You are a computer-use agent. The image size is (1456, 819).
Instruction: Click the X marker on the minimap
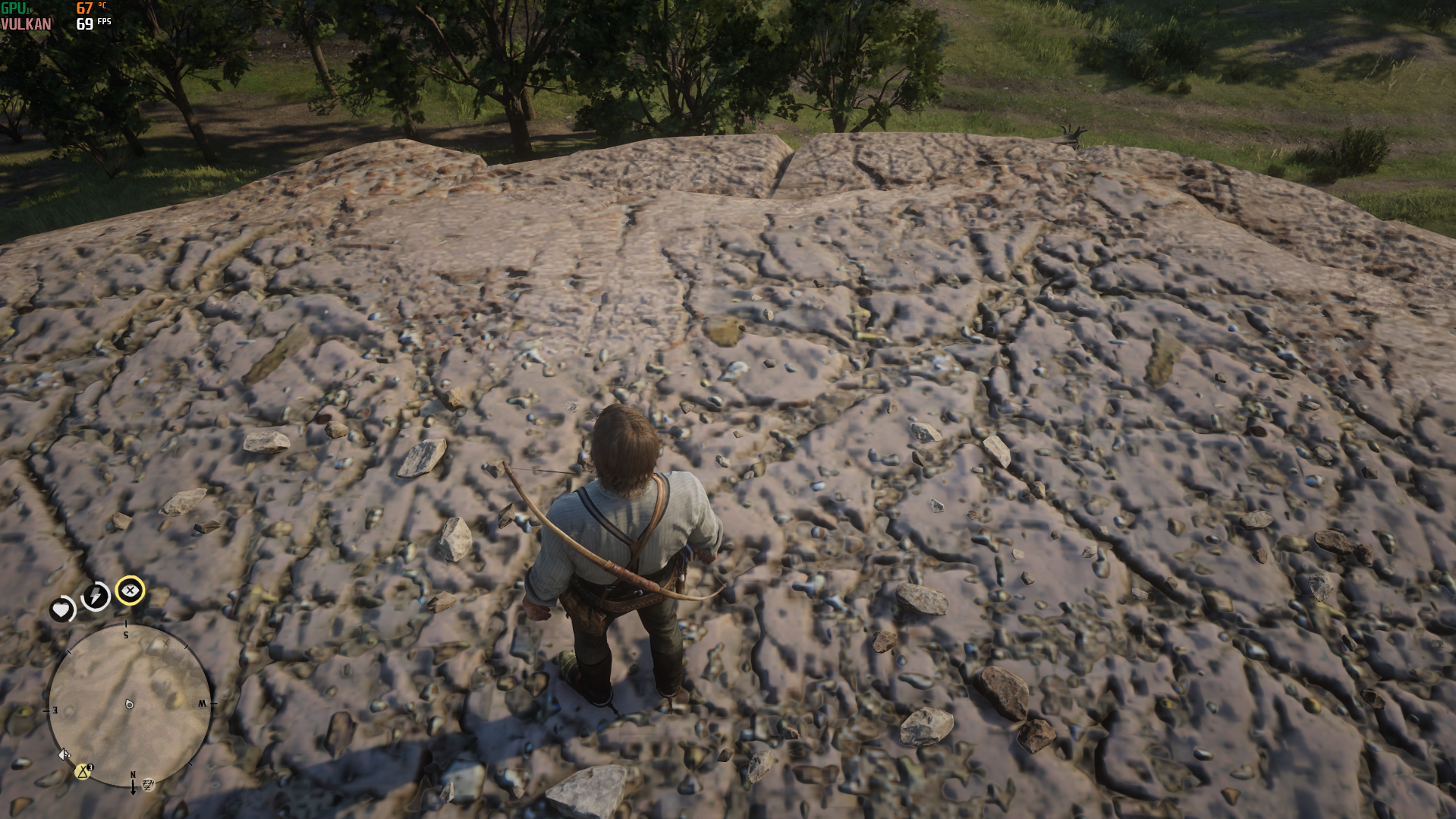[x=166, y=643]
